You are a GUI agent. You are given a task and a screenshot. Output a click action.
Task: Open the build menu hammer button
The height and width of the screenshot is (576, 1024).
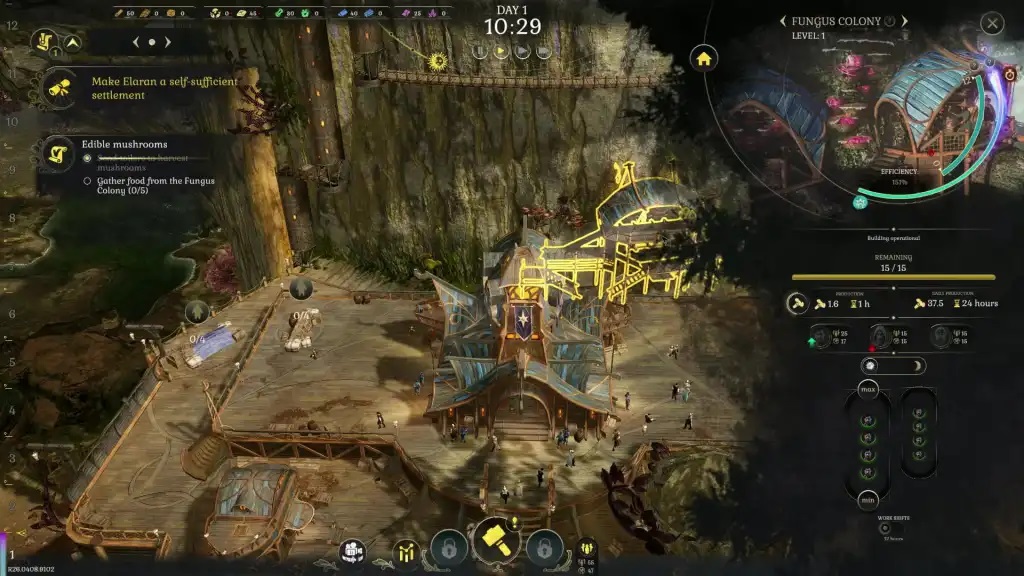tap(496, 542)
